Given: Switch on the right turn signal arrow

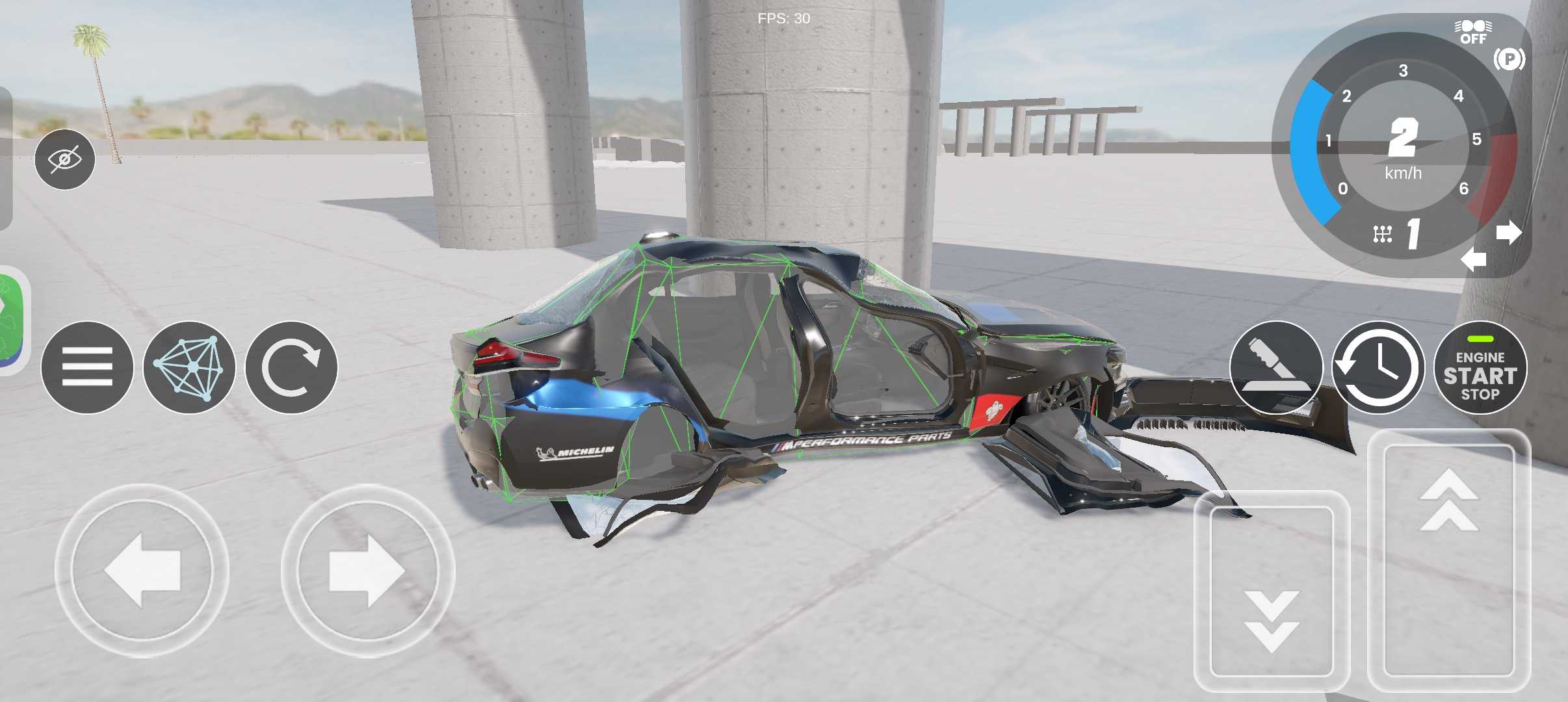Looking at the screenshot, I should pos(1508,232).
